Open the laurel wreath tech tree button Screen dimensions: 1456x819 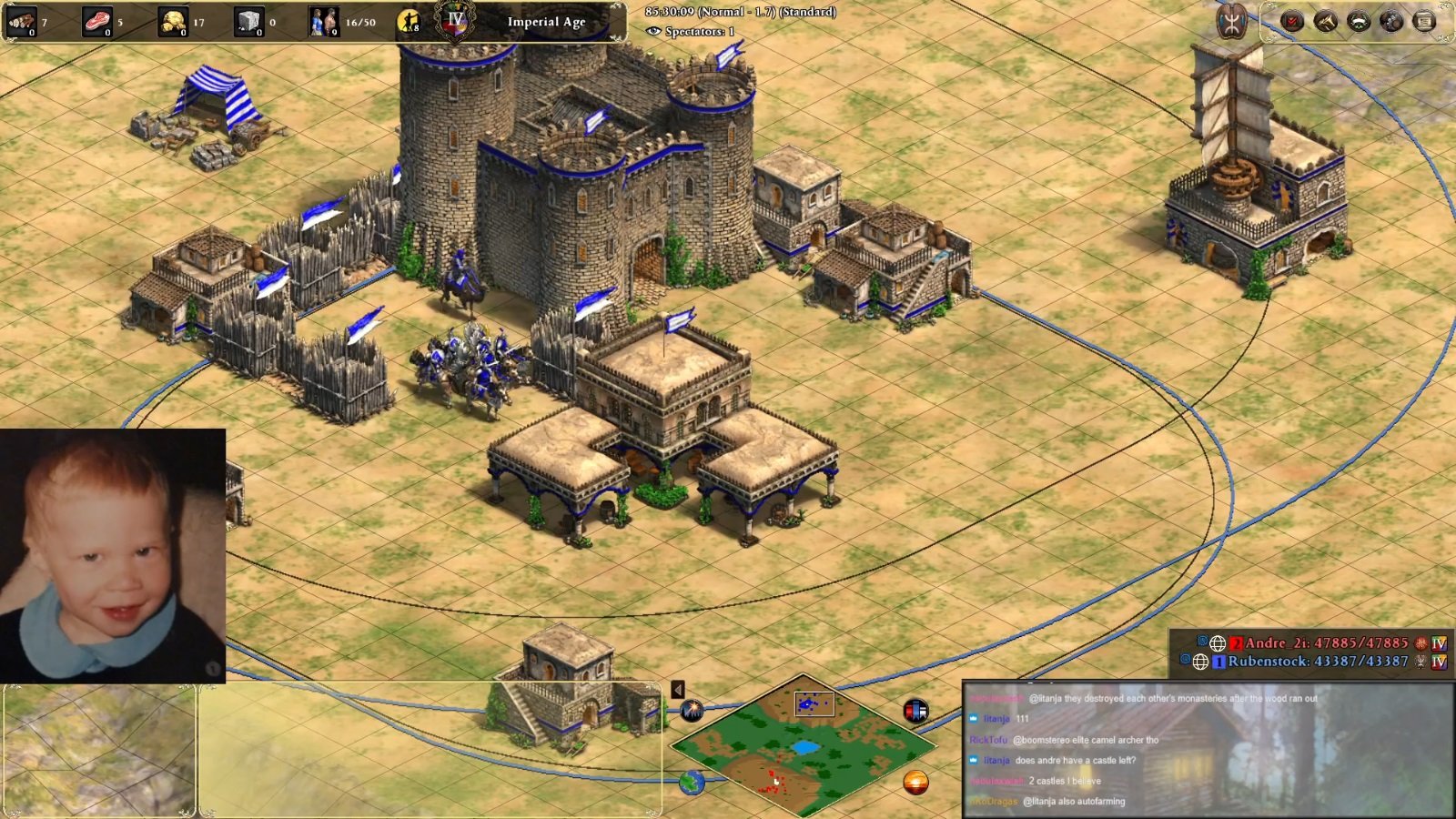pyautogui.click(x=1359, y=21)
